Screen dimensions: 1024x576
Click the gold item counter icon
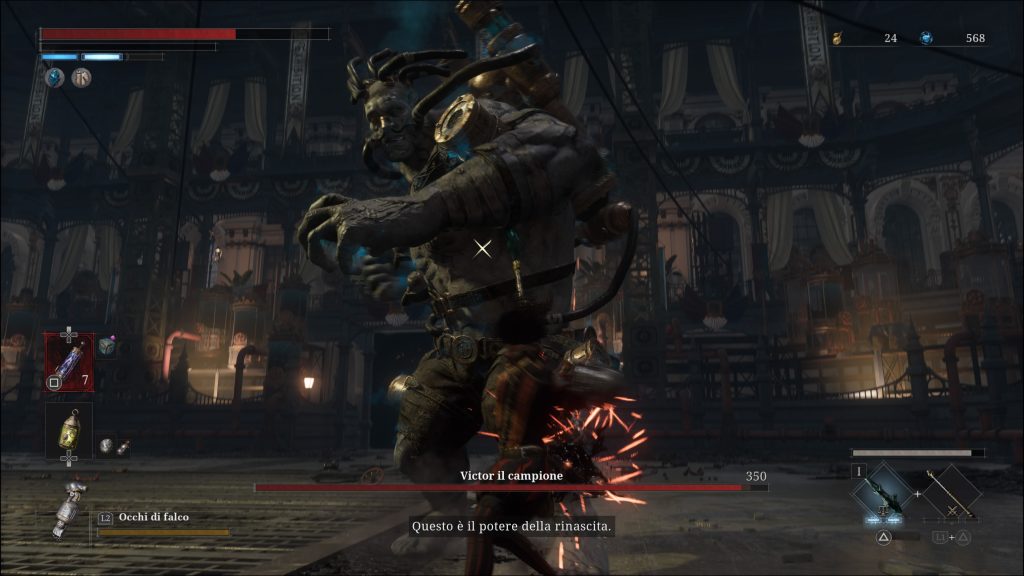[x=837, y=39]
